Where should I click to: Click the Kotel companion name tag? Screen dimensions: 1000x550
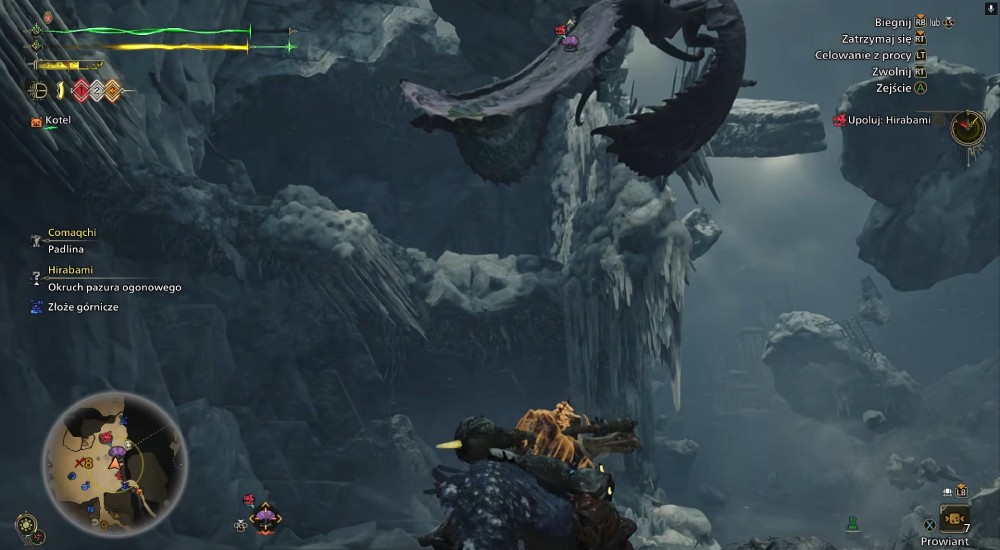pos(56,121)
